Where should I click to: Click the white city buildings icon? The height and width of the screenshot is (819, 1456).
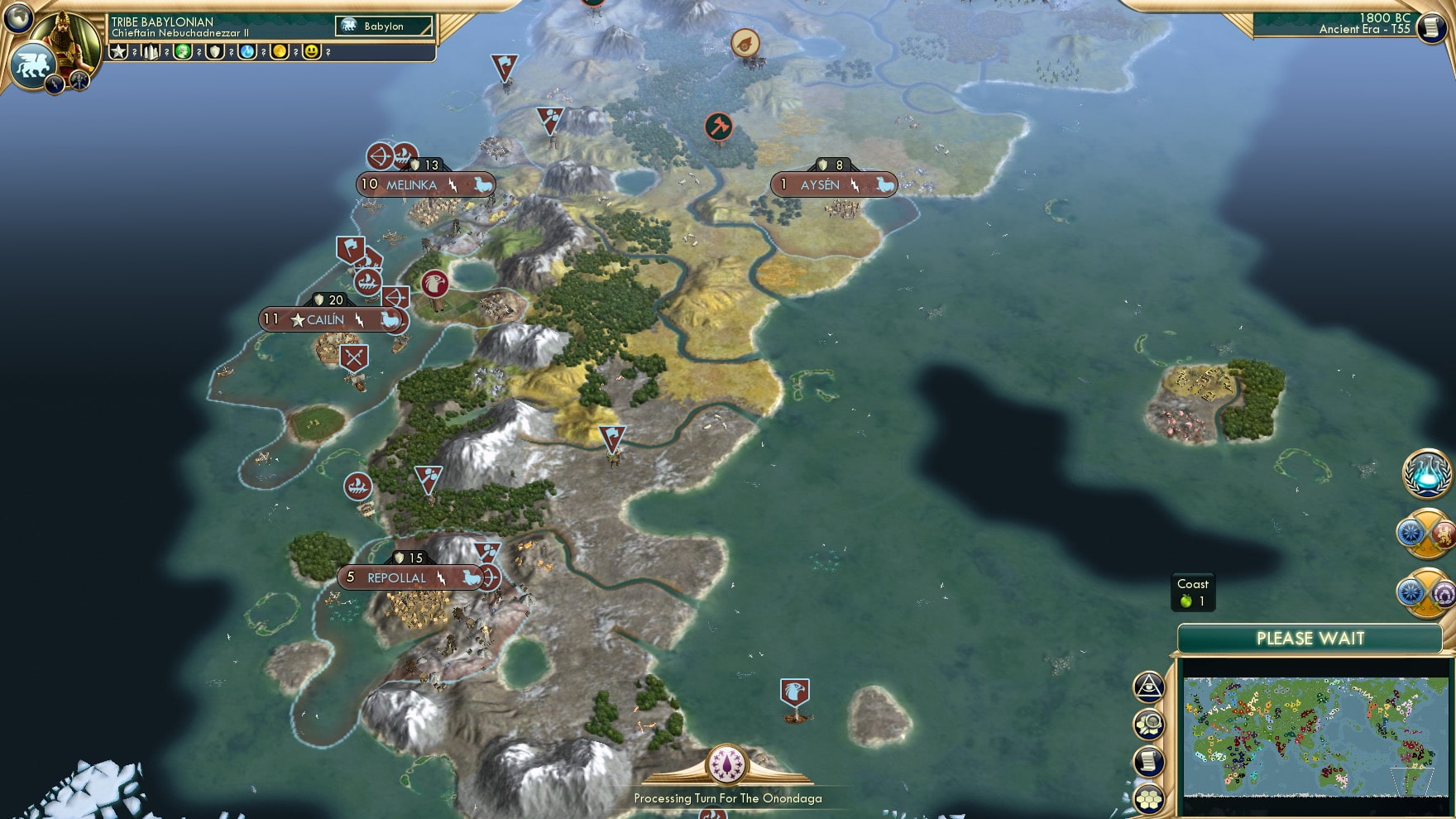(x=151, y=51)
